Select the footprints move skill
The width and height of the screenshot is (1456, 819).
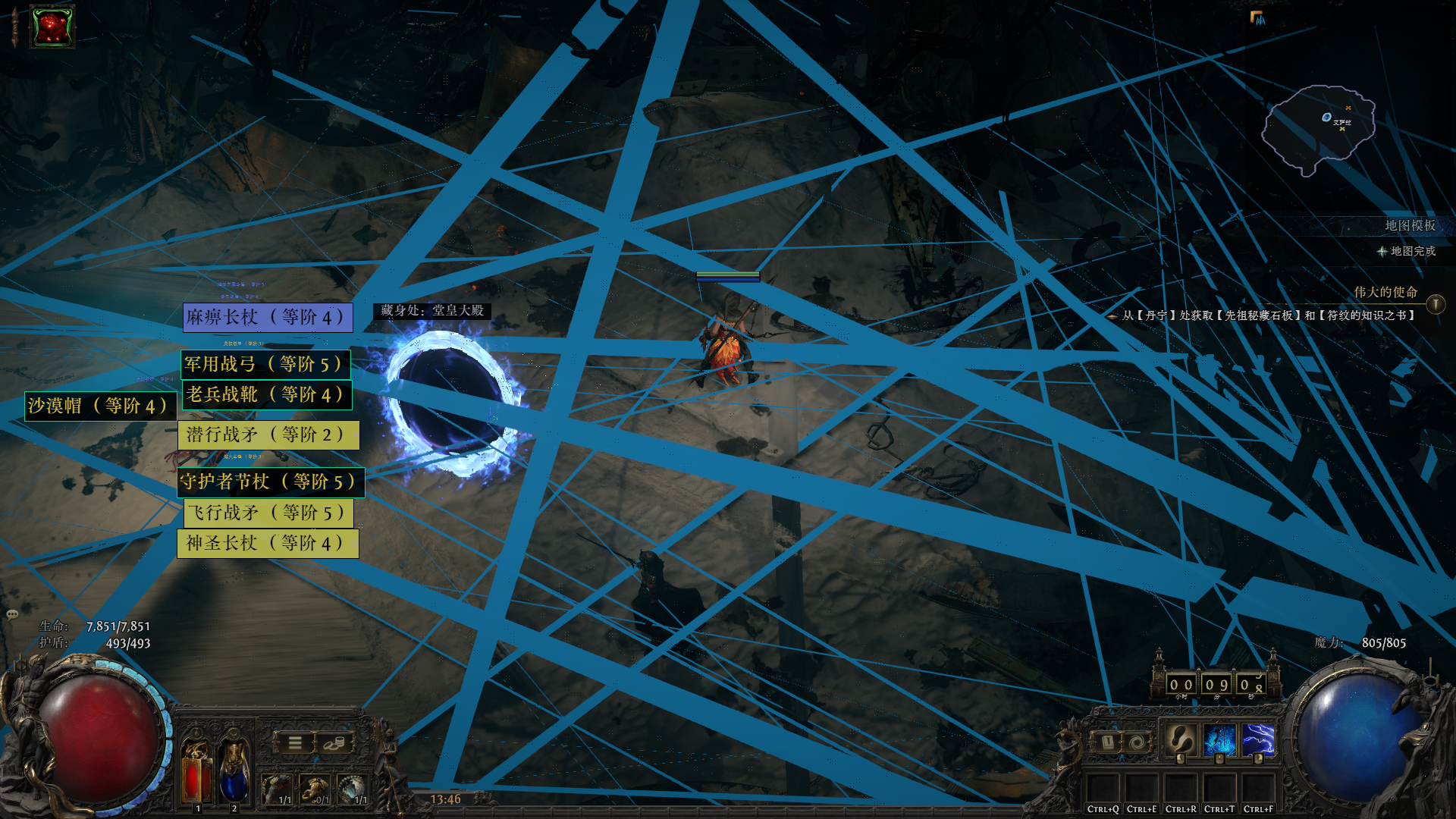(1180, 740)
